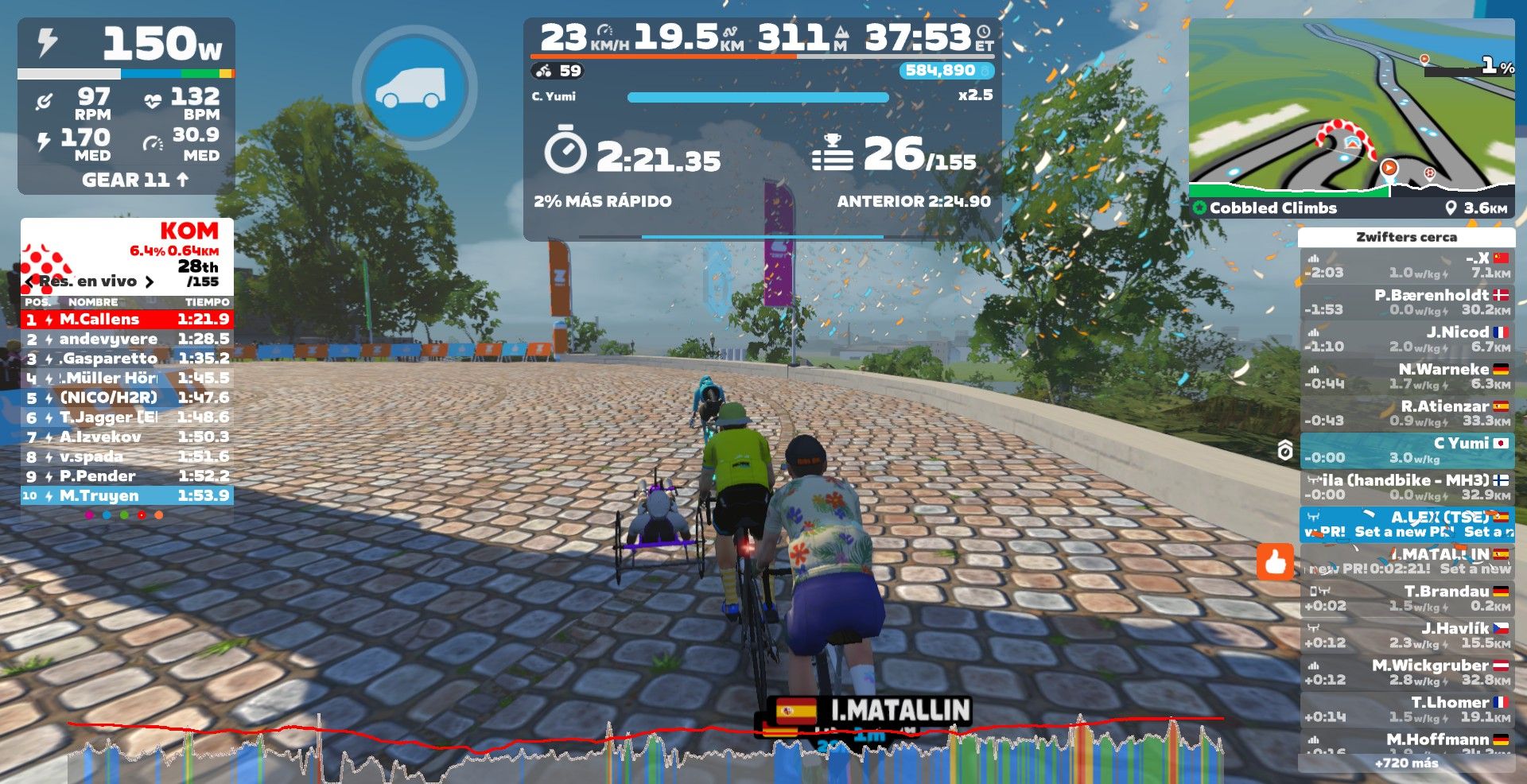Screen dimensions: 1527x784
Task: Select R.Atienzar in the nearby riders list
Action: 1406,413
